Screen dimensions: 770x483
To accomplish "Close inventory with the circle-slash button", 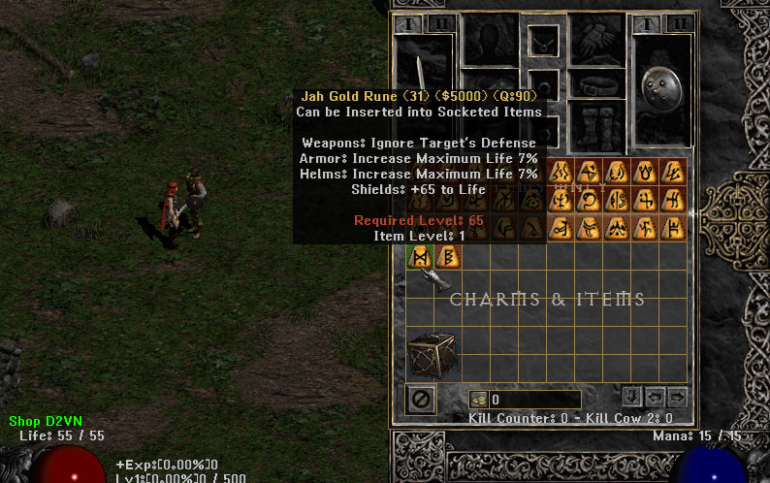I will tap(422, 399).
